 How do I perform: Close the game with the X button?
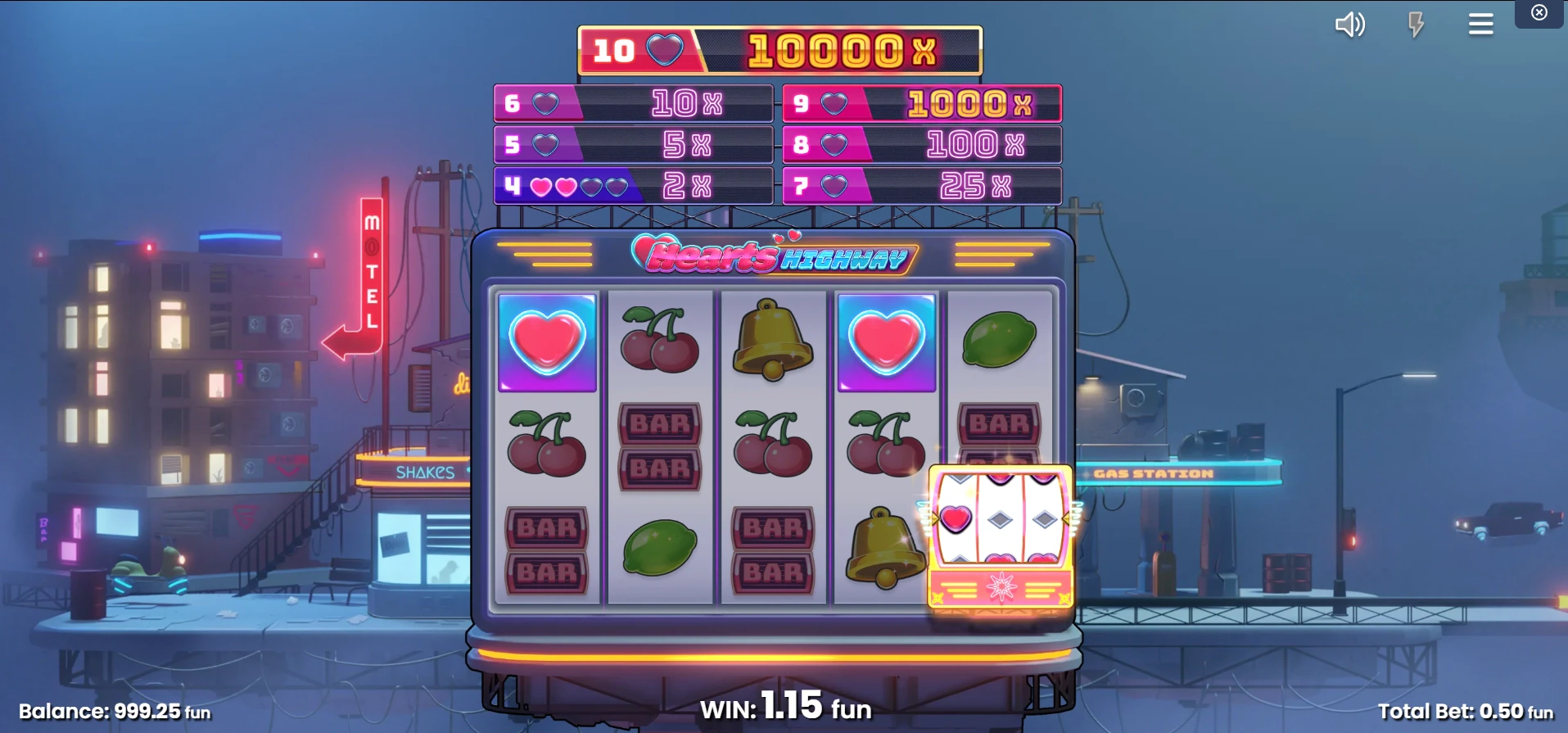click(1539, 12)
